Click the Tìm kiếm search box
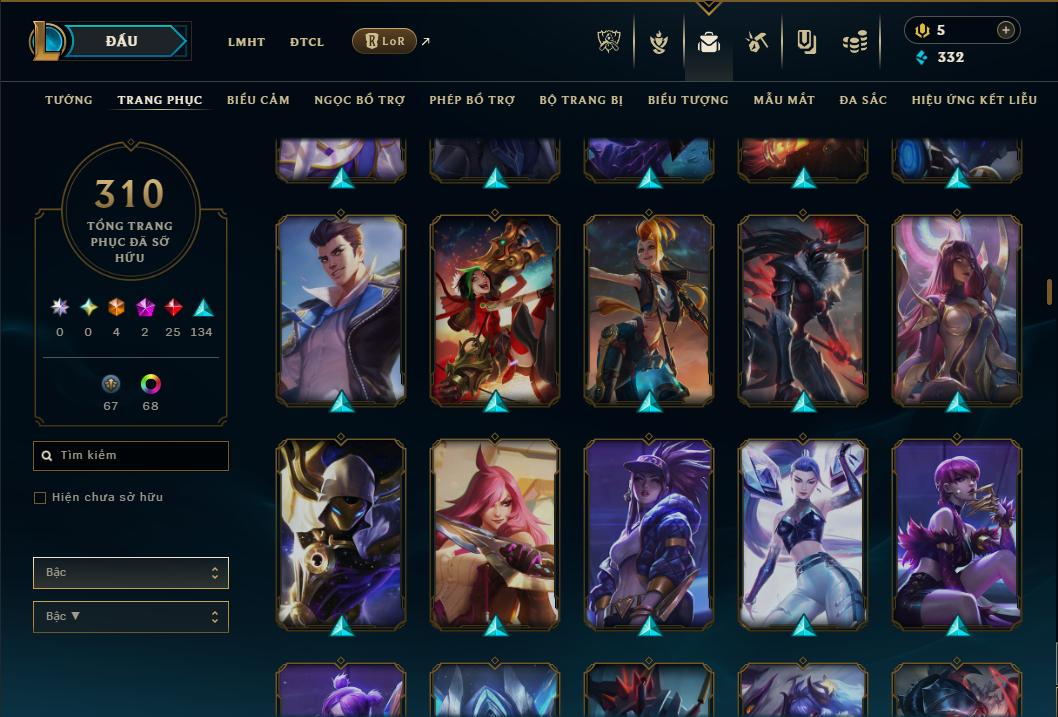This screenshot has height=717, width=1058. coord(131,456)
